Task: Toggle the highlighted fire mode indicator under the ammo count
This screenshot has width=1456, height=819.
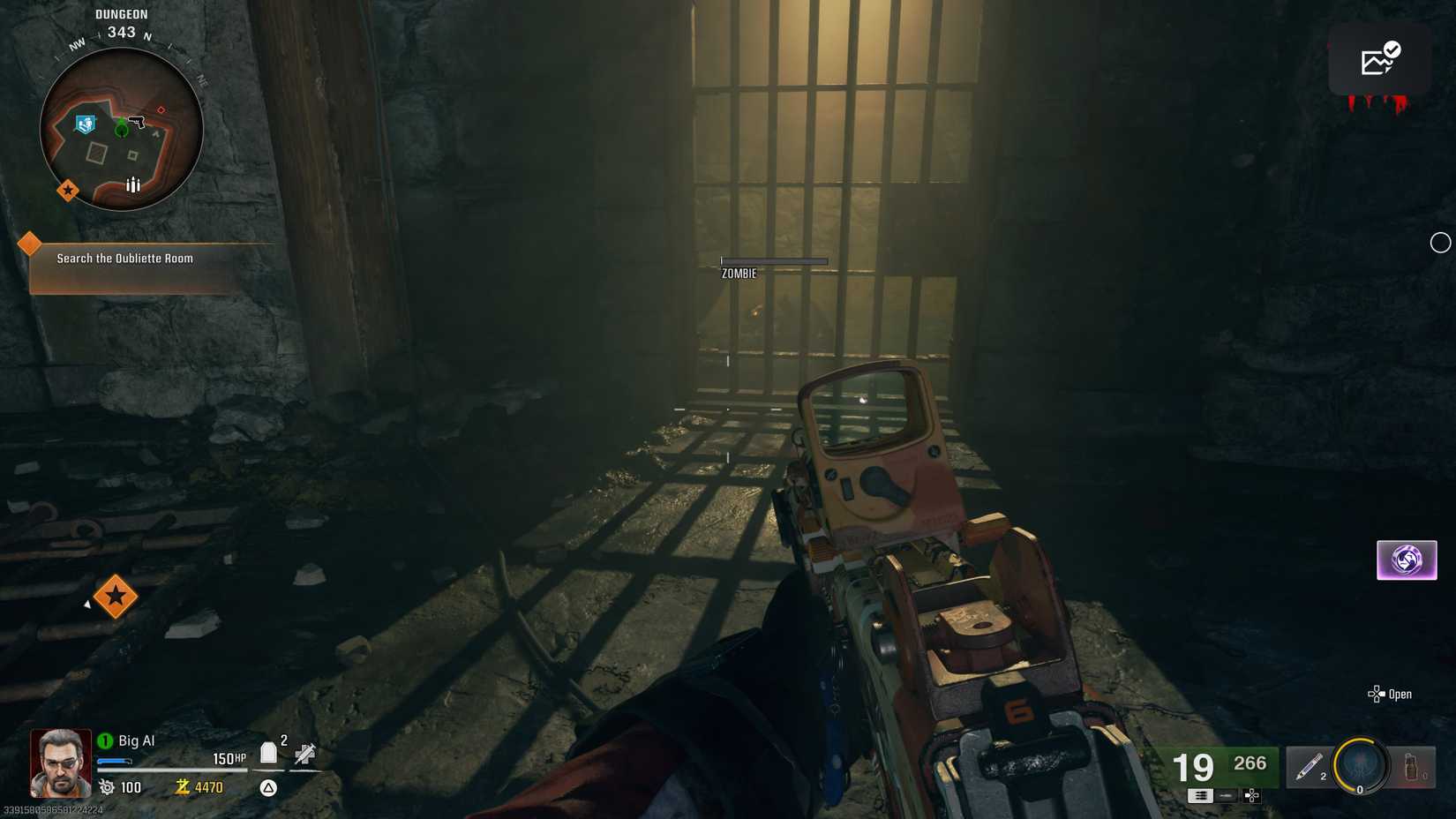Action: 1198,795
